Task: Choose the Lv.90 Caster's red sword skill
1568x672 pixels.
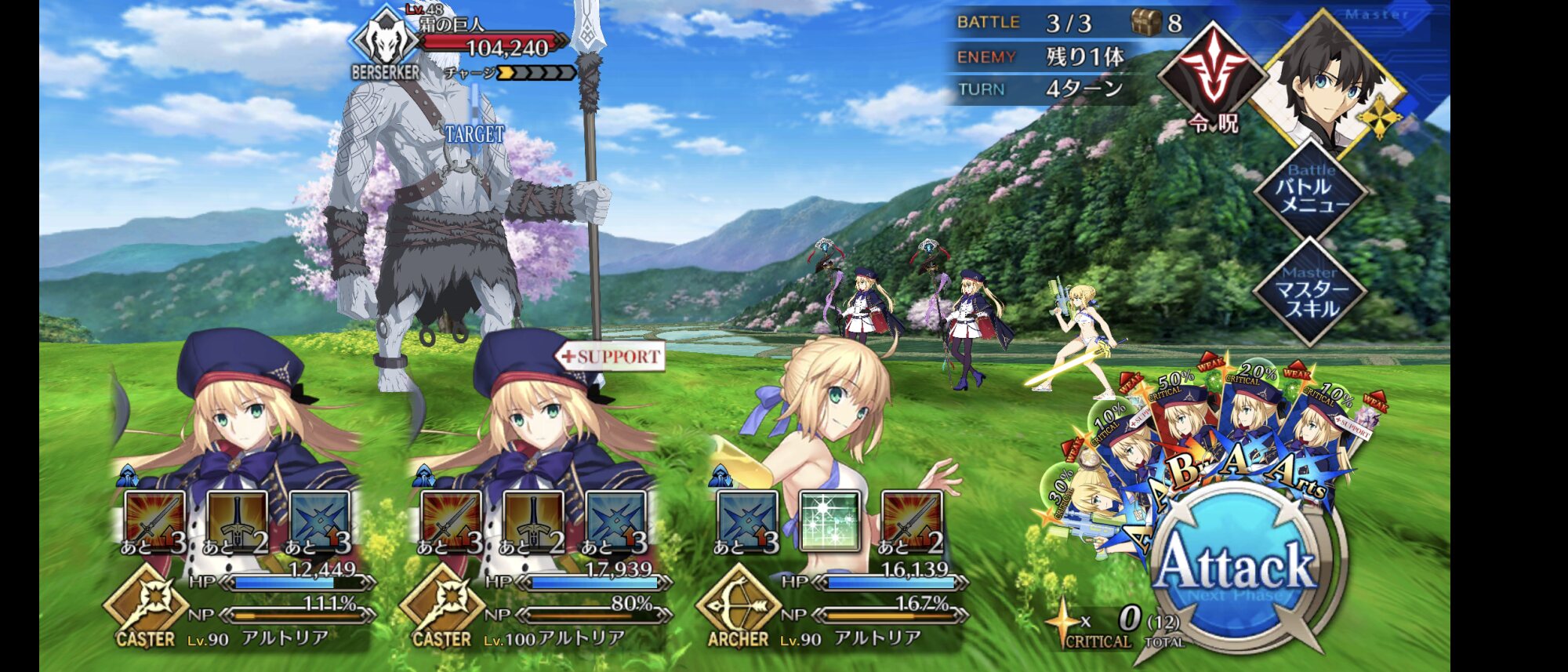Action: point(154,521)
